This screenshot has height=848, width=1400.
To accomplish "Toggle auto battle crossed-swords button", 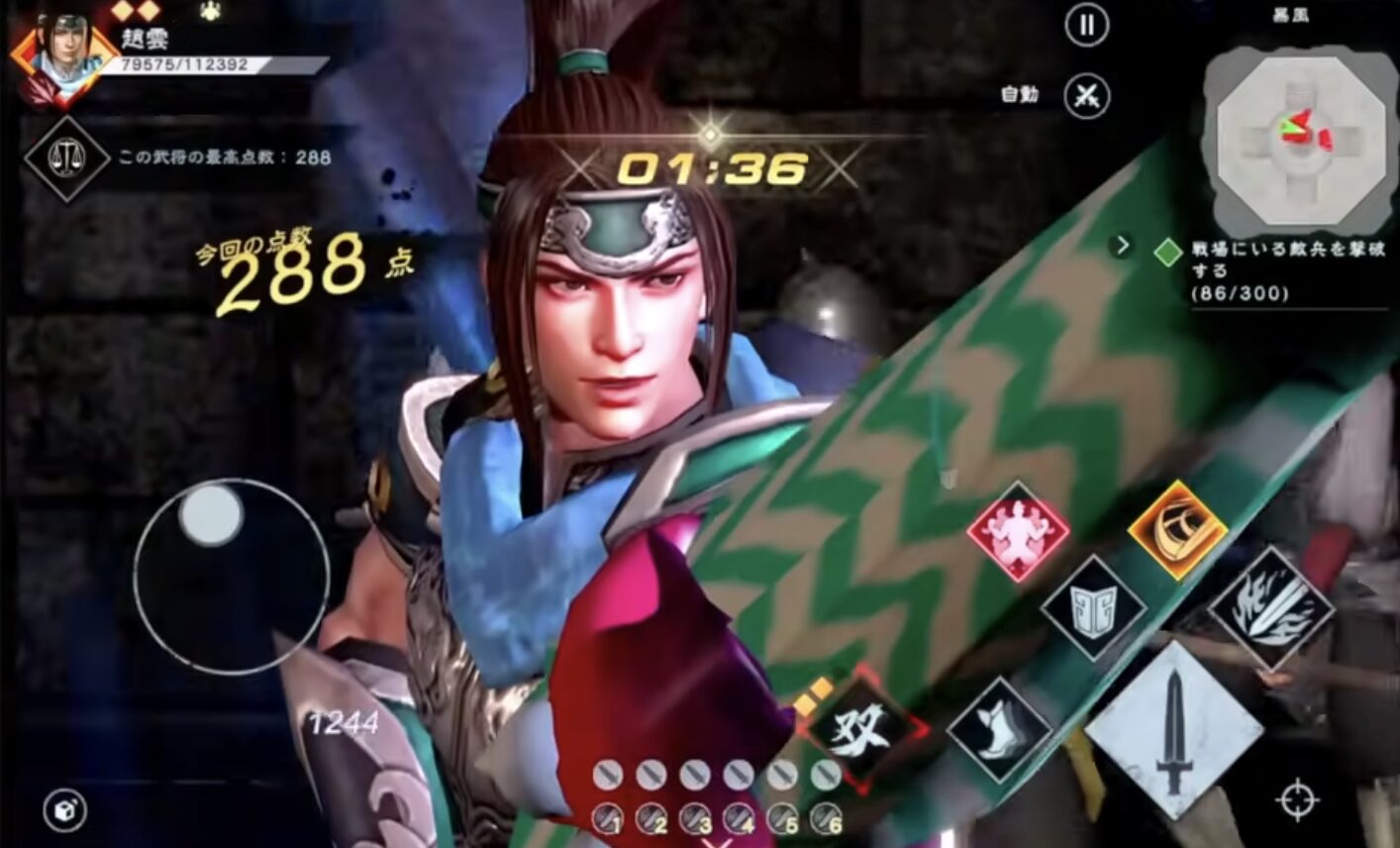I will 1087,96.
